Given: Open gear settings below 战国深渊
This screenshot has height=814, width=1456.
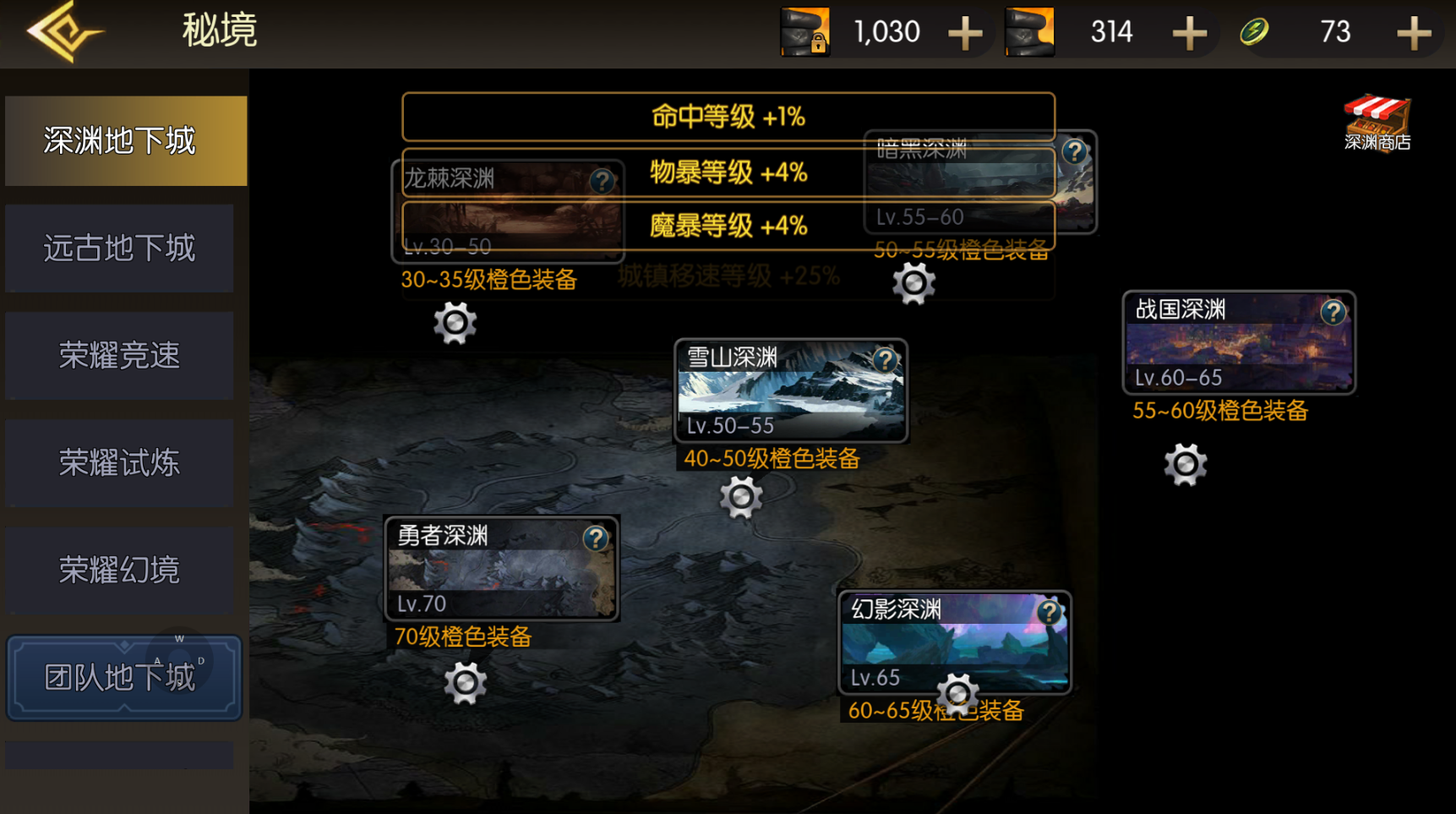Looking at the screenshot, I should (x=1185, y=464).
